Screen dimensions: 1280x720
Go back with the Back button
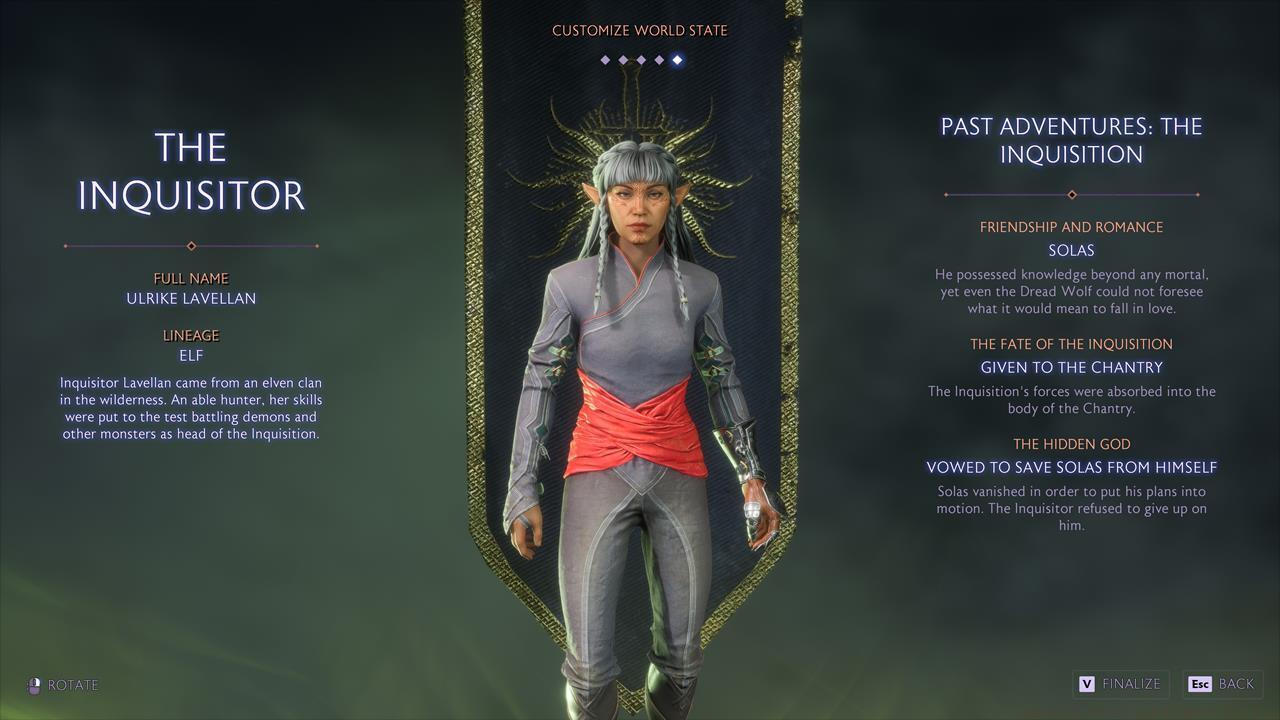point(1222,684)
